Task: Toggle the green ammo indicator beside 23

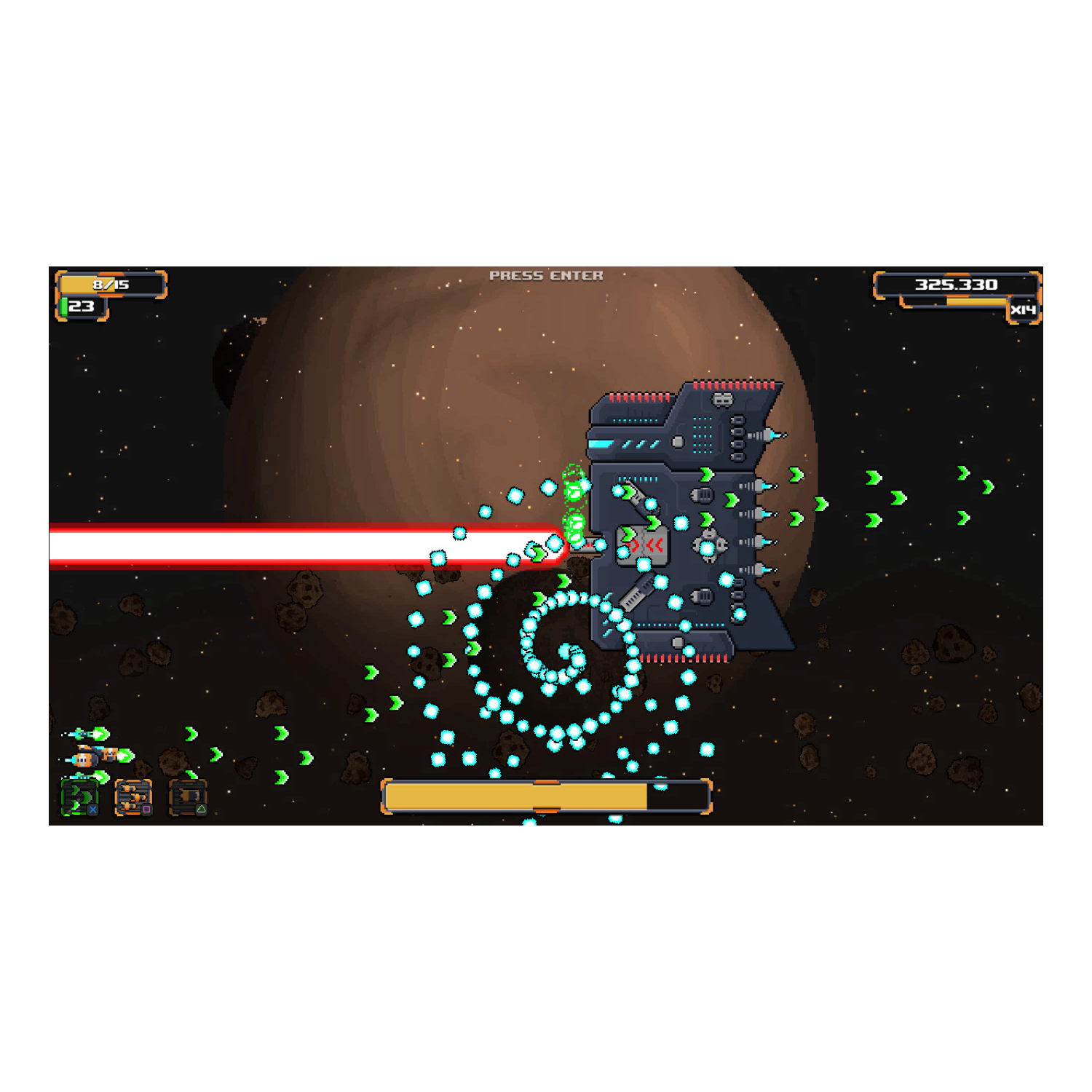Action: (65, 309)
